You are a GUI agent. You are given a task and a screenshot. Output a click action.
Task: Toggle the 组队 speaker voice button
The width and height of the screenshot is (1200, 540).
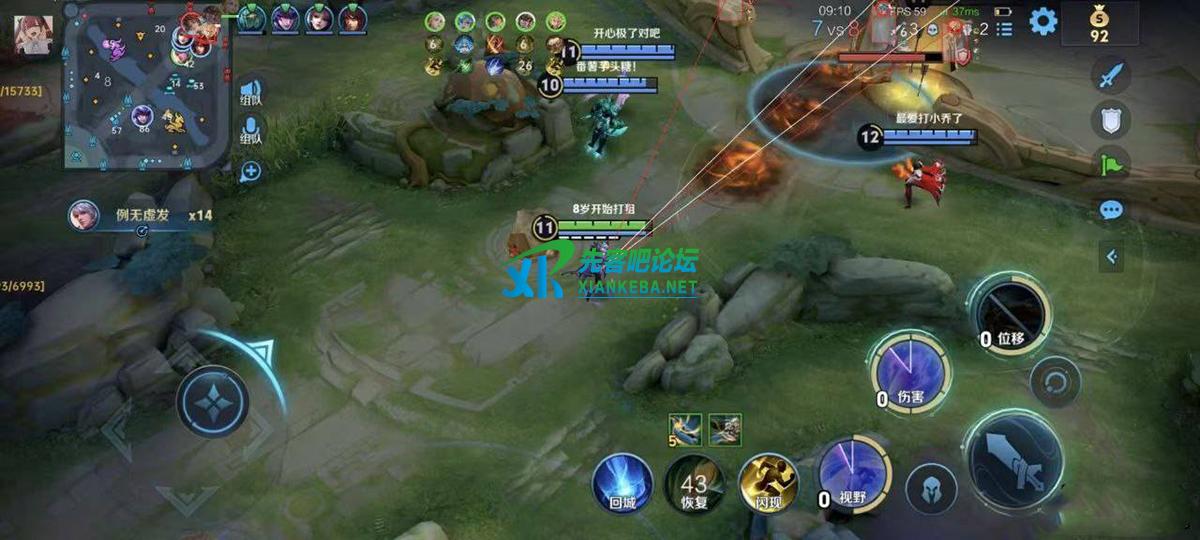pos(250,92)
